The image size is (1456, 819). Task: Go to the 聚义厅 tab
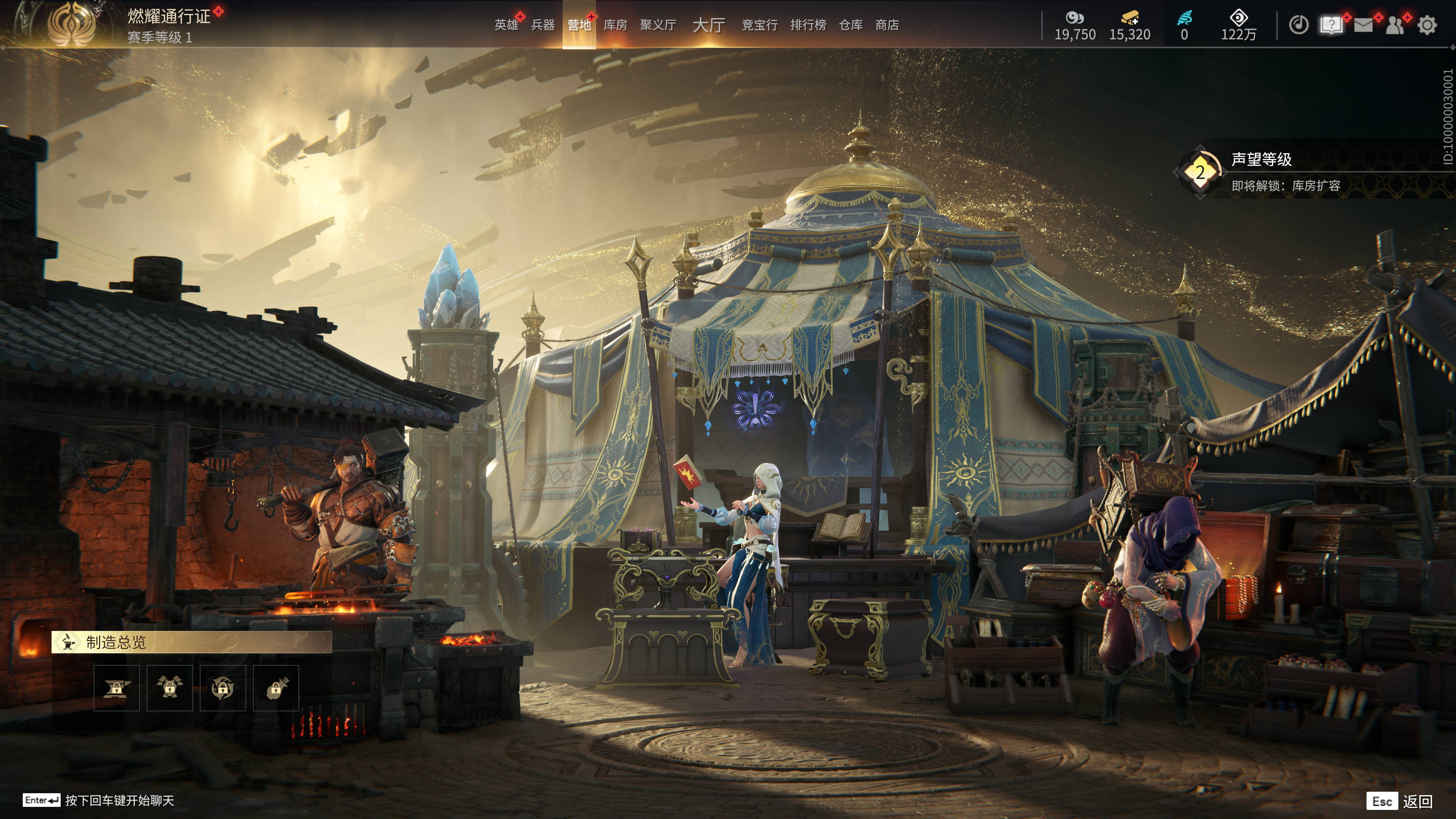[658, 25]
